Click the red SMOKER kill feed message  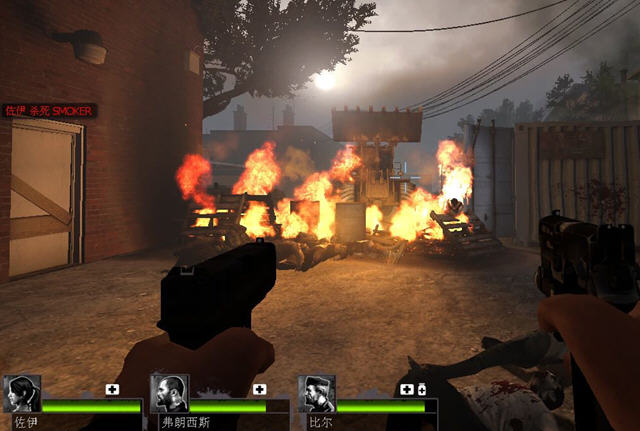[x=49, y=110]
